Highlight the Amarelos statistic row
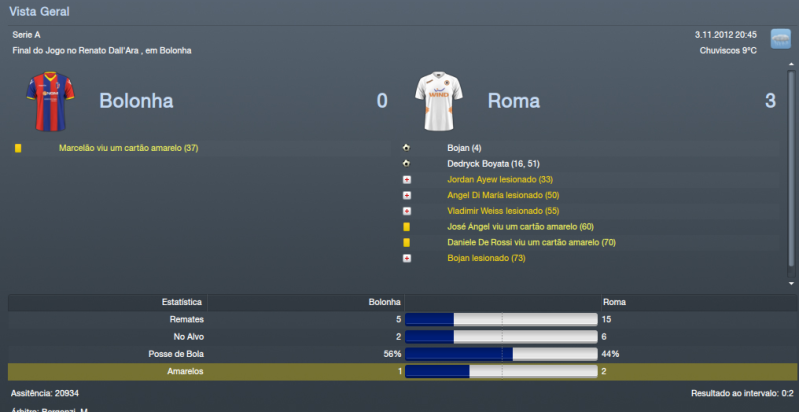This screenshot has height=412, width=799. [x=400, y=372]
